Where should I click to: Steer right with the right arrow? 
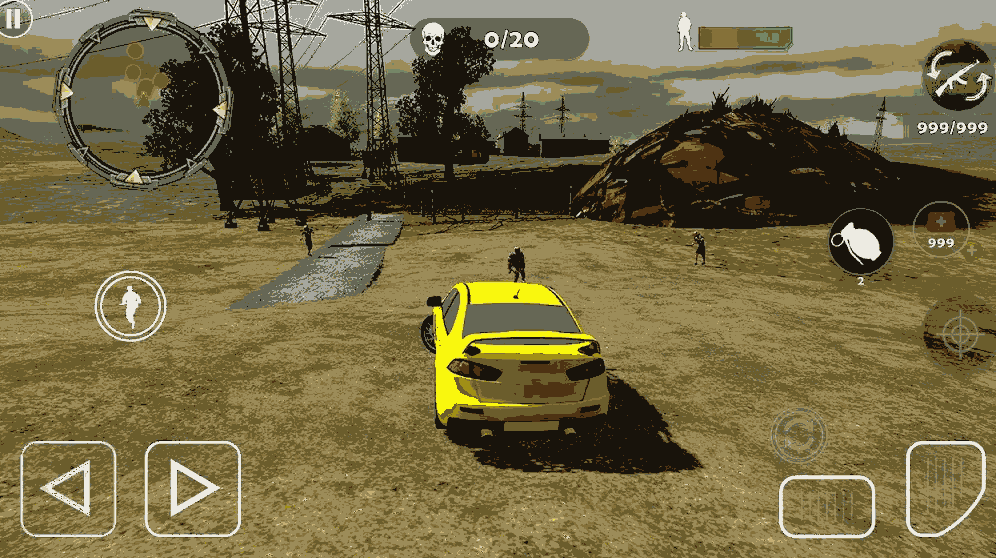(192, 489)
